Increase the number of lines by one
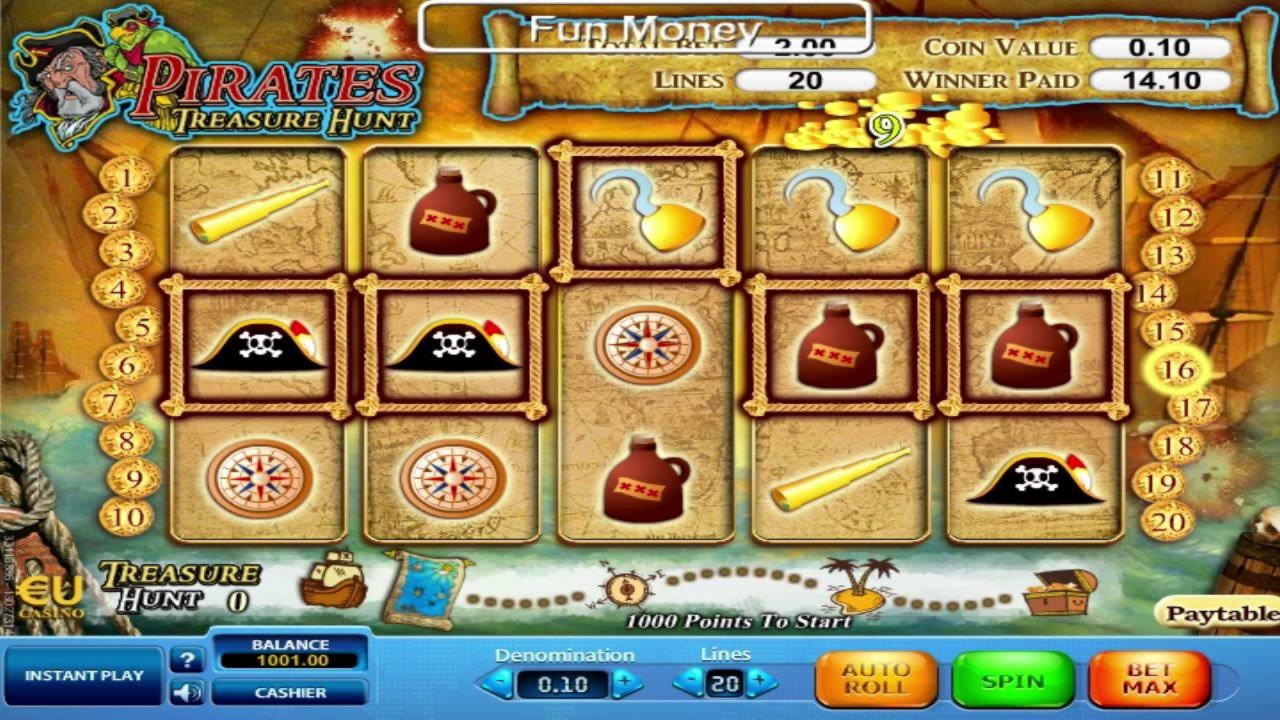Viewport: 1280px width, 720px height. 760,684
